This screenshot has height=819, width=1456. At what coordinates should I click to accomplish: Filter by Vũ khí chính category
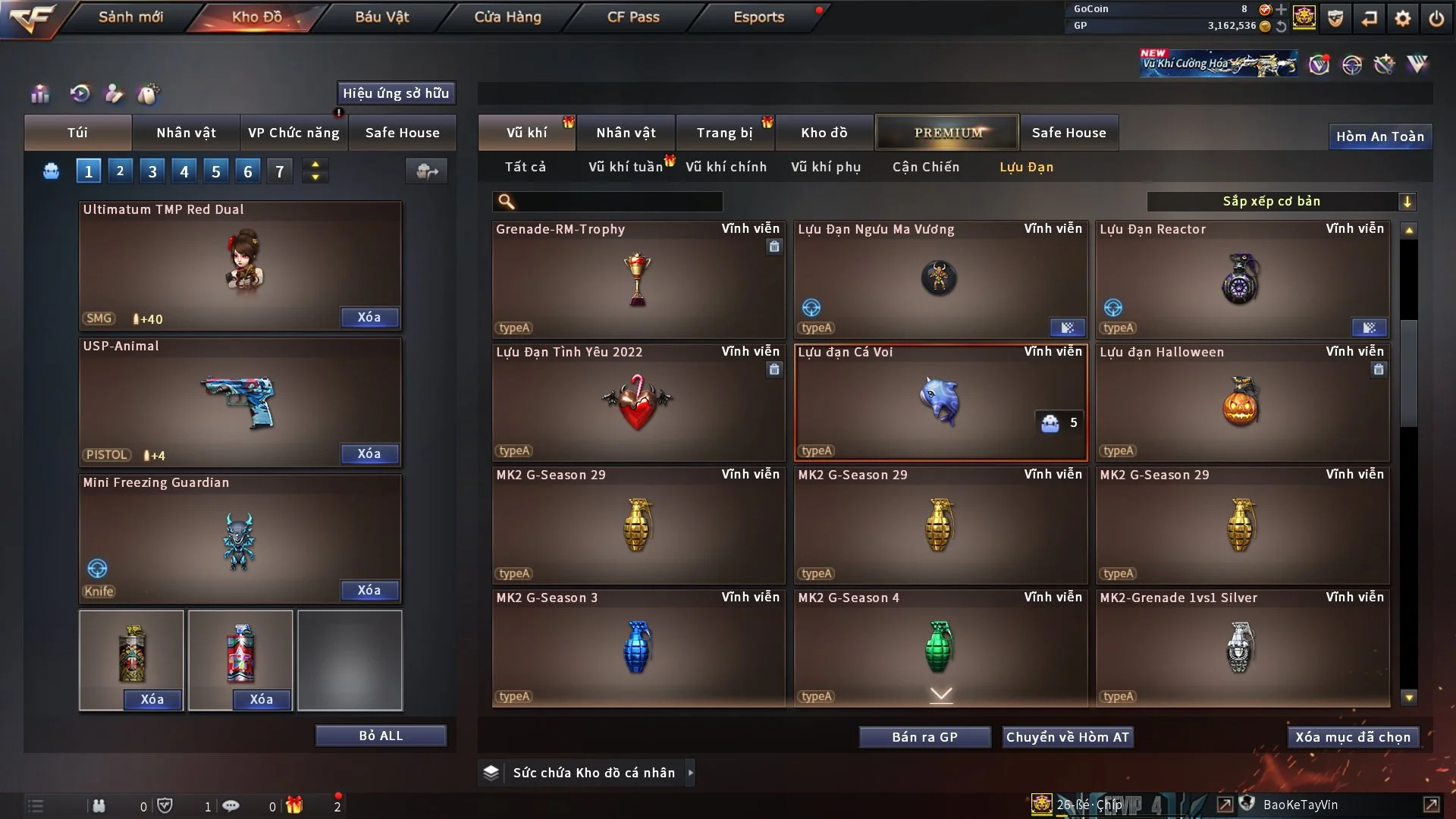(726, 167)
